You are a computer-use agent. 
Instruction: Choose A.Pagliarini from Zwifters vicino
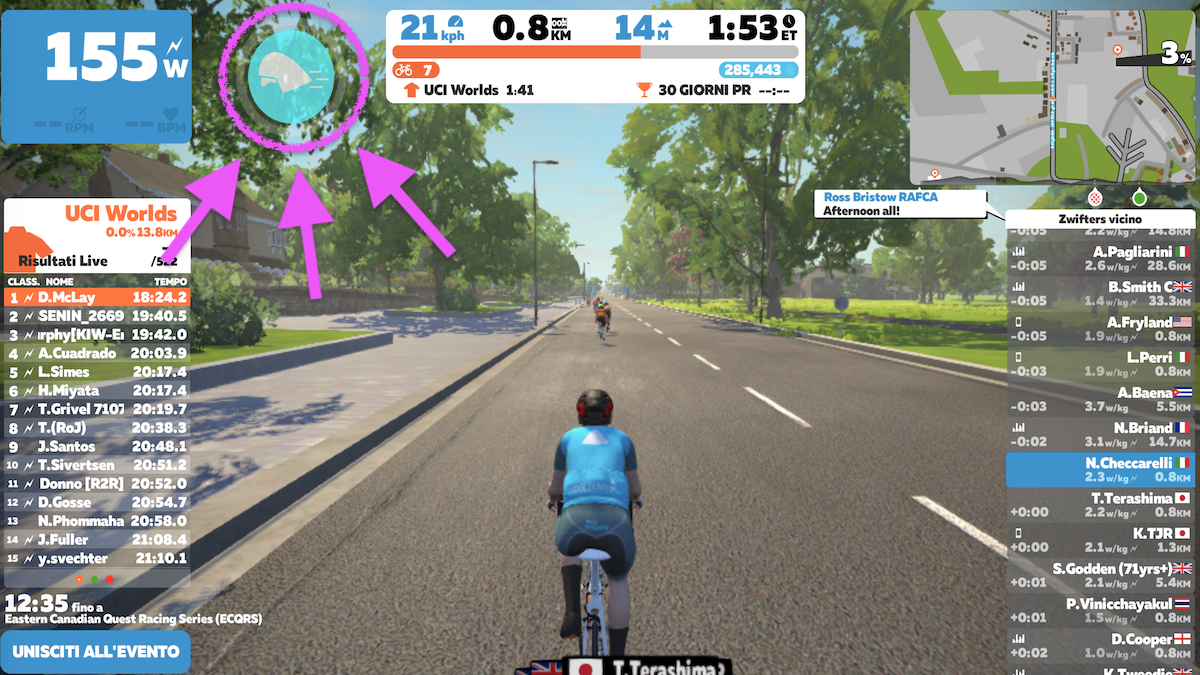1100,258
